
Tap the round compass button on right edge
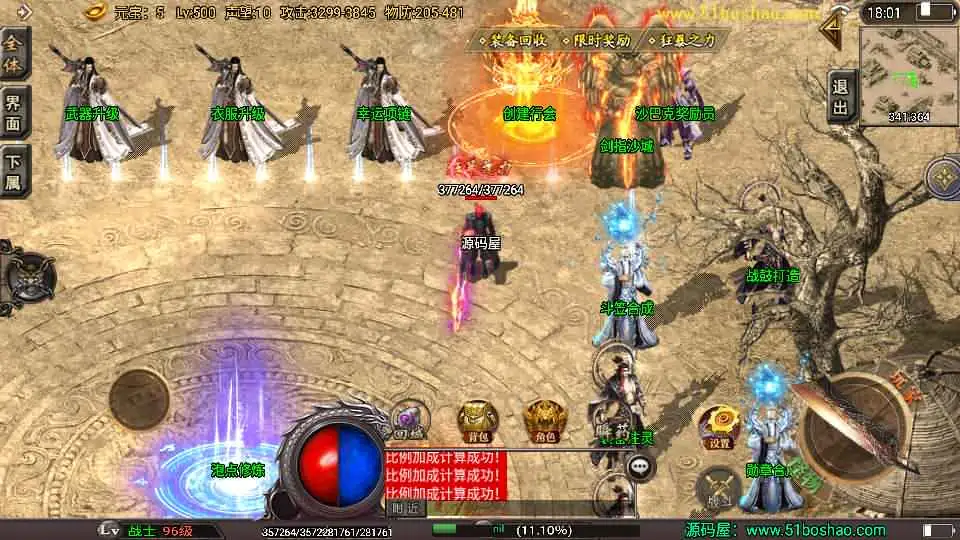942,178
